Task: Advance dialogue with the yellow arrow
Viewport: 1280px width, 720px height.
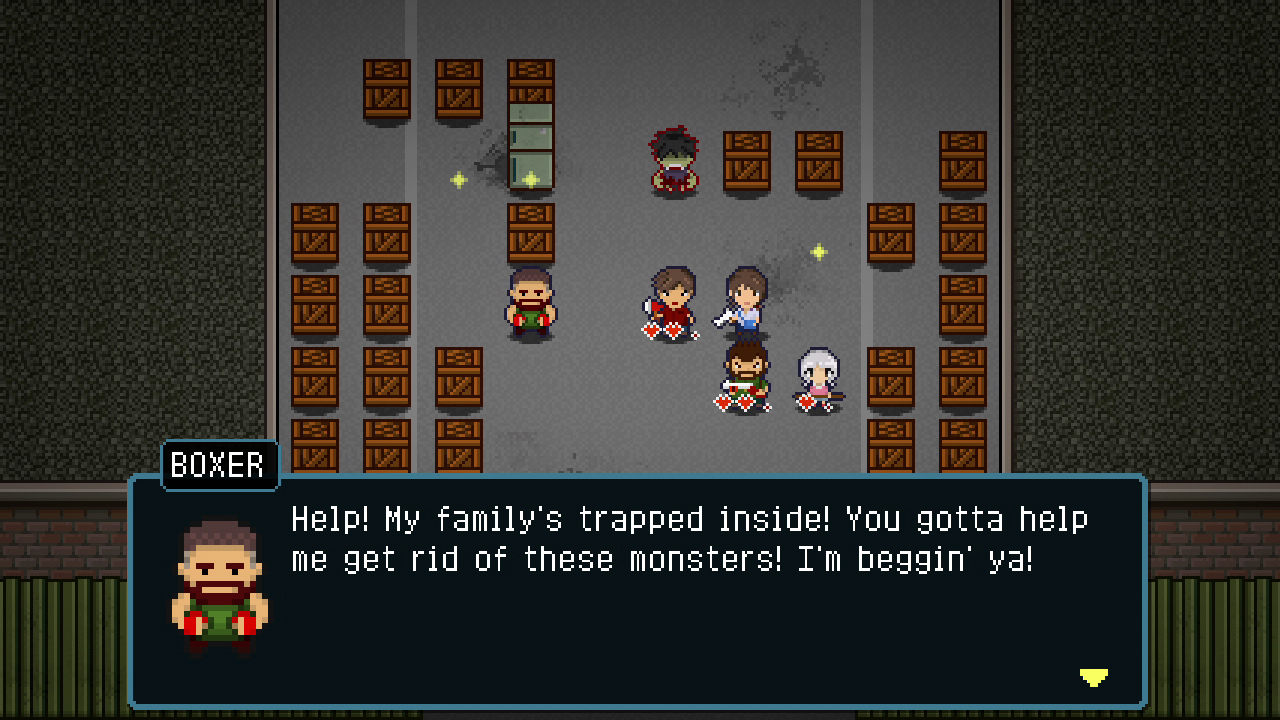Action: [x=1093, y=677]
